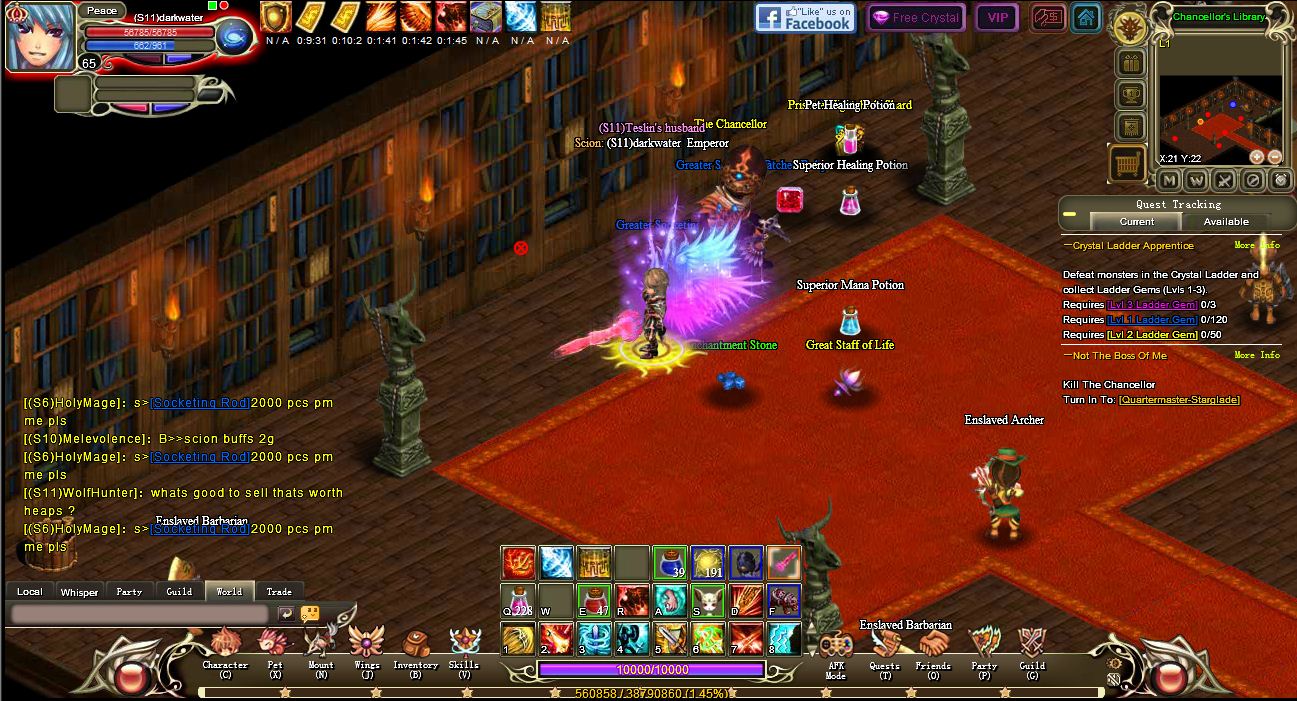The height and width of the screenshot is (701, 1297).
Task: Click the chat message input box
Action: tap(140, 614)
